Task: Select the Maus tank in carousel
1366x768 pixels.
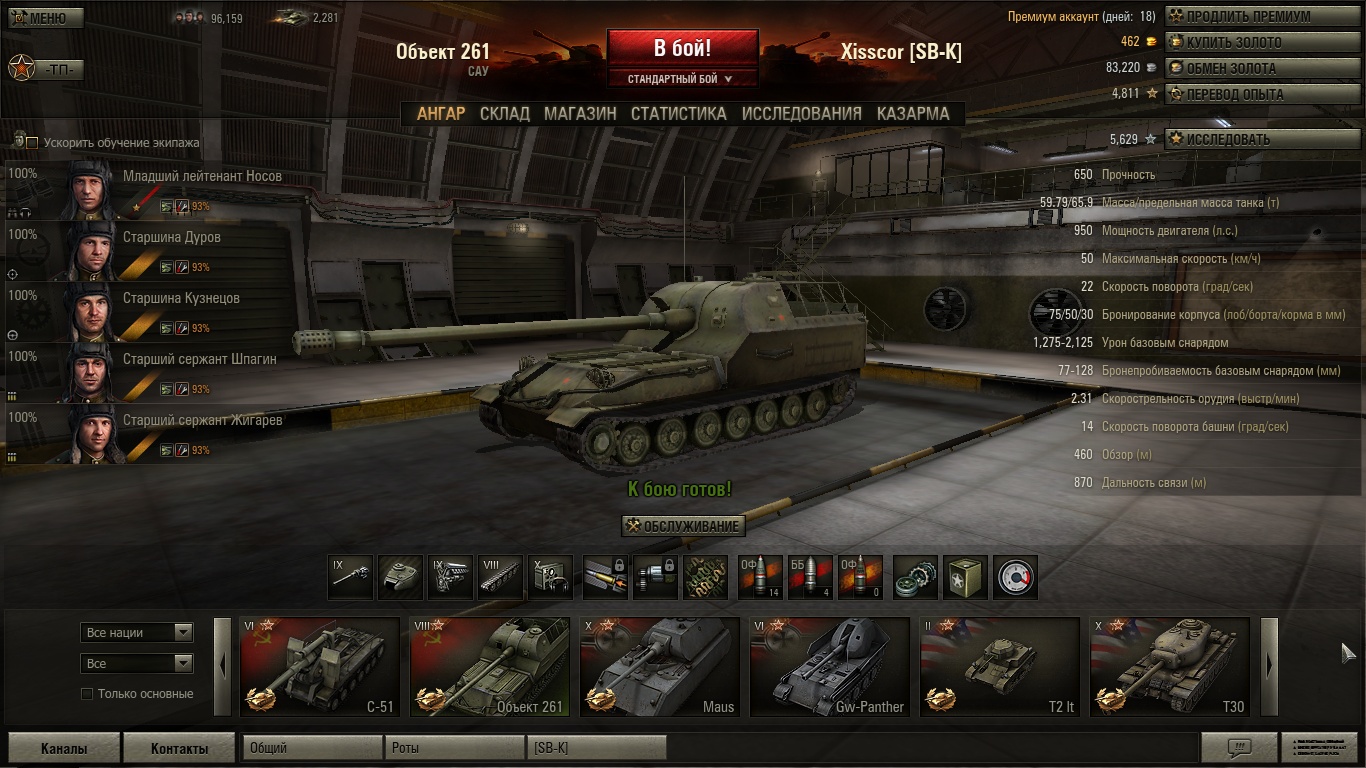Action: [660, 667]
